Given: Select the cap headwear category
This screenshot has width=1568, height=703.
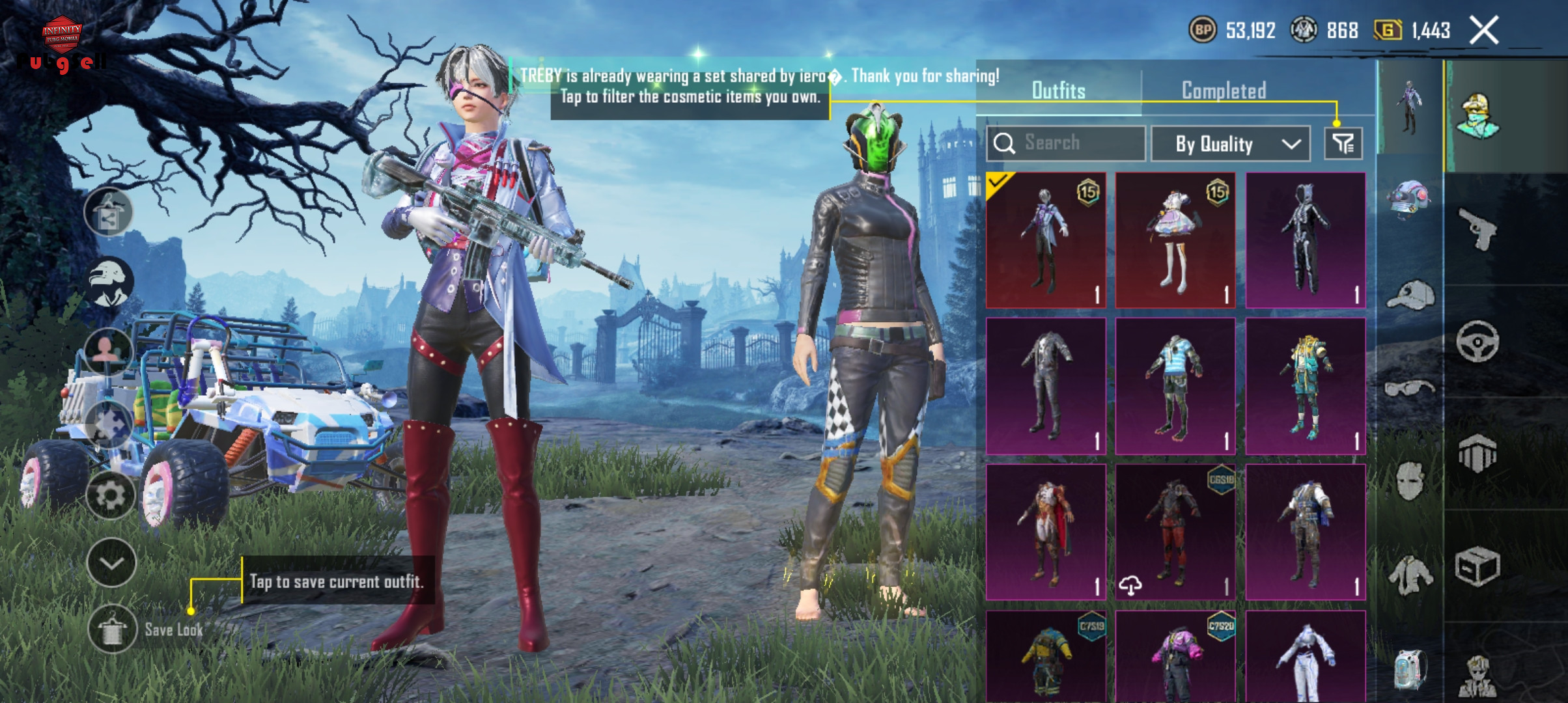Looking at the screenshot, I should [1410, 296].
